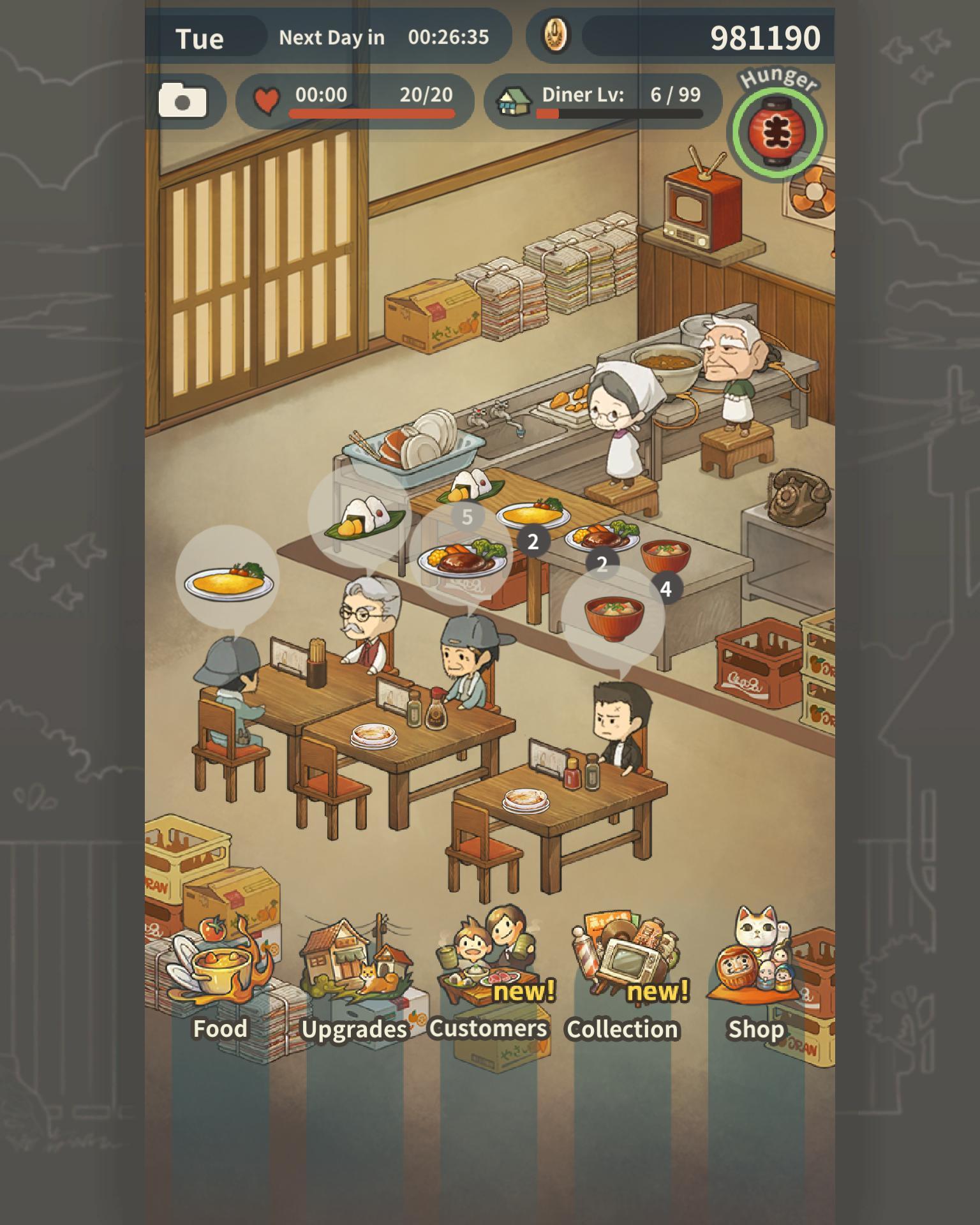Tap the coin icon beside the balance

pyautogui.click(x=554, y=36)
